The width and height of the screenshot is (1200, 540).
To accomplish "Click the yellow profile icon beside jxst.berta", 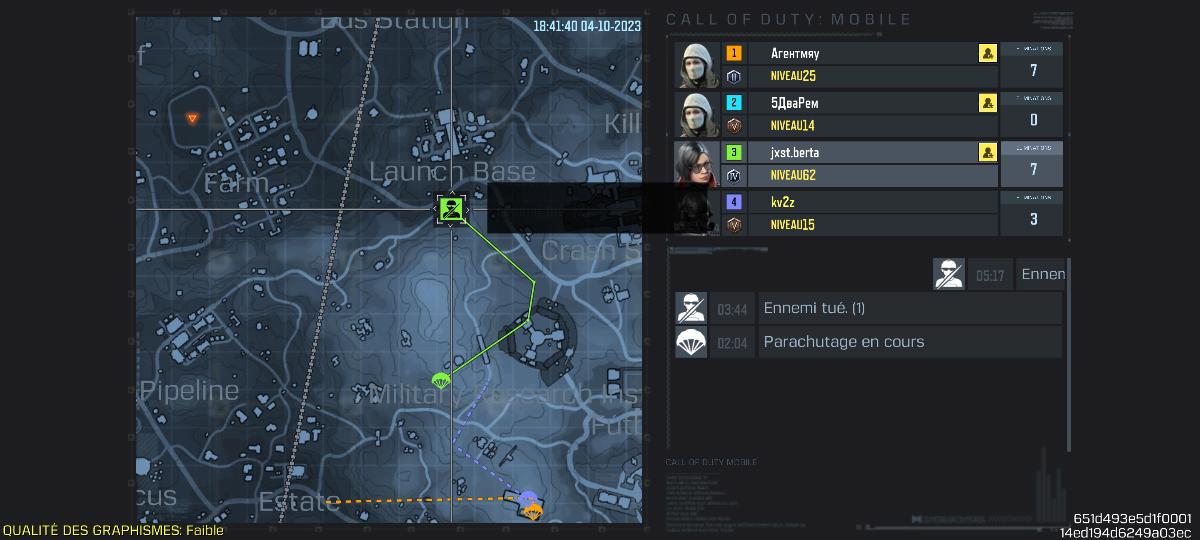I will [988, 153].
